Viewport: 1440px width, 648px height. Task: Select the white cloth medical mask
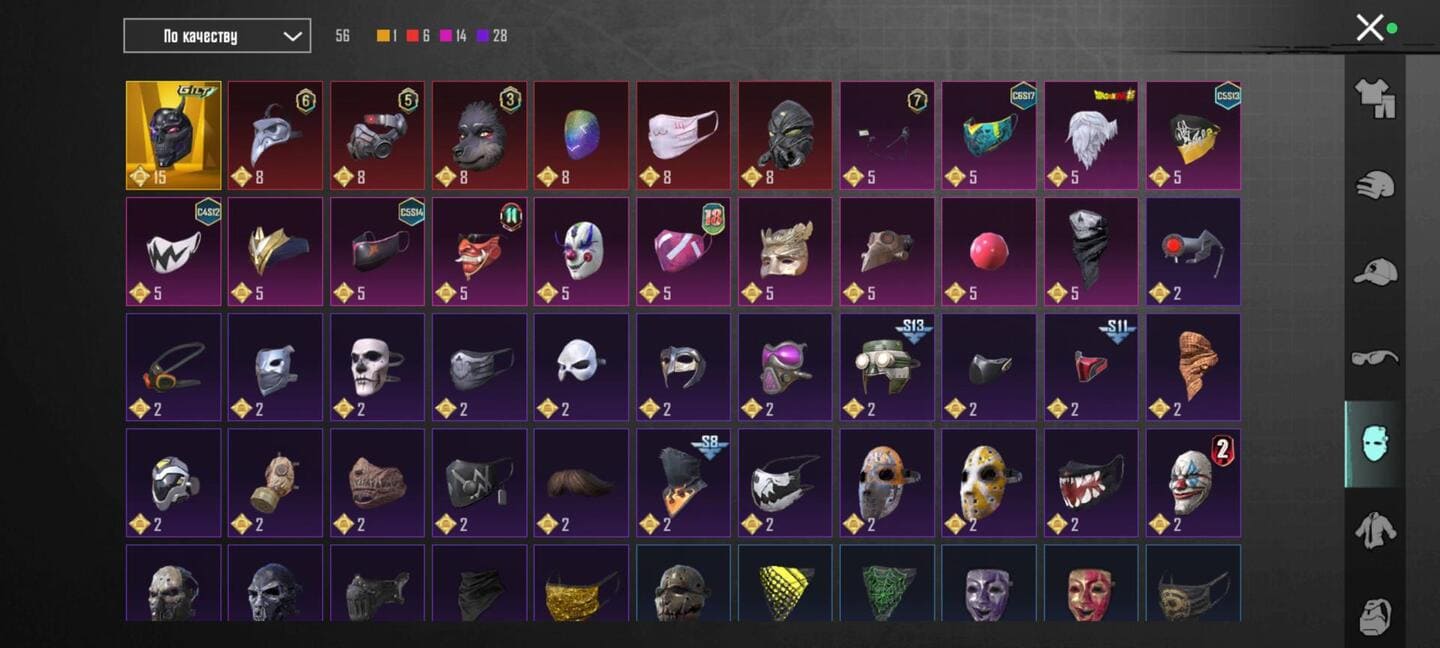[683, 135]
